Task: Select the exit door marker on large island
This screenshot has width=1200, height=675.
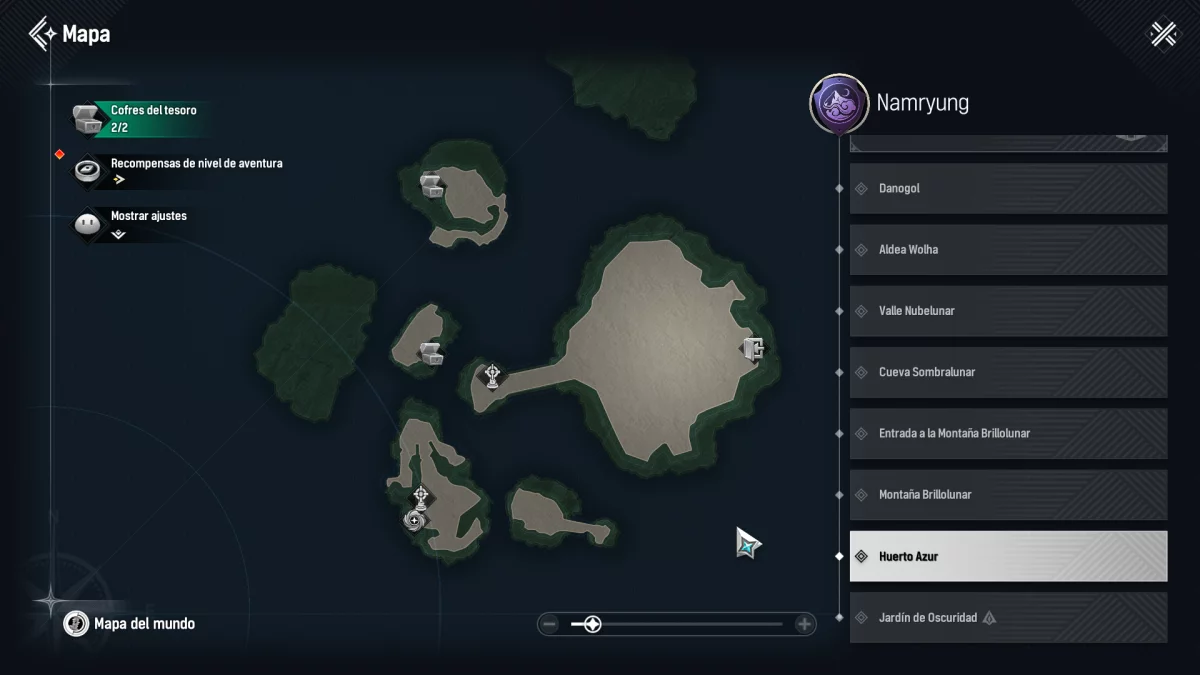Action: [x=754, y=348]
